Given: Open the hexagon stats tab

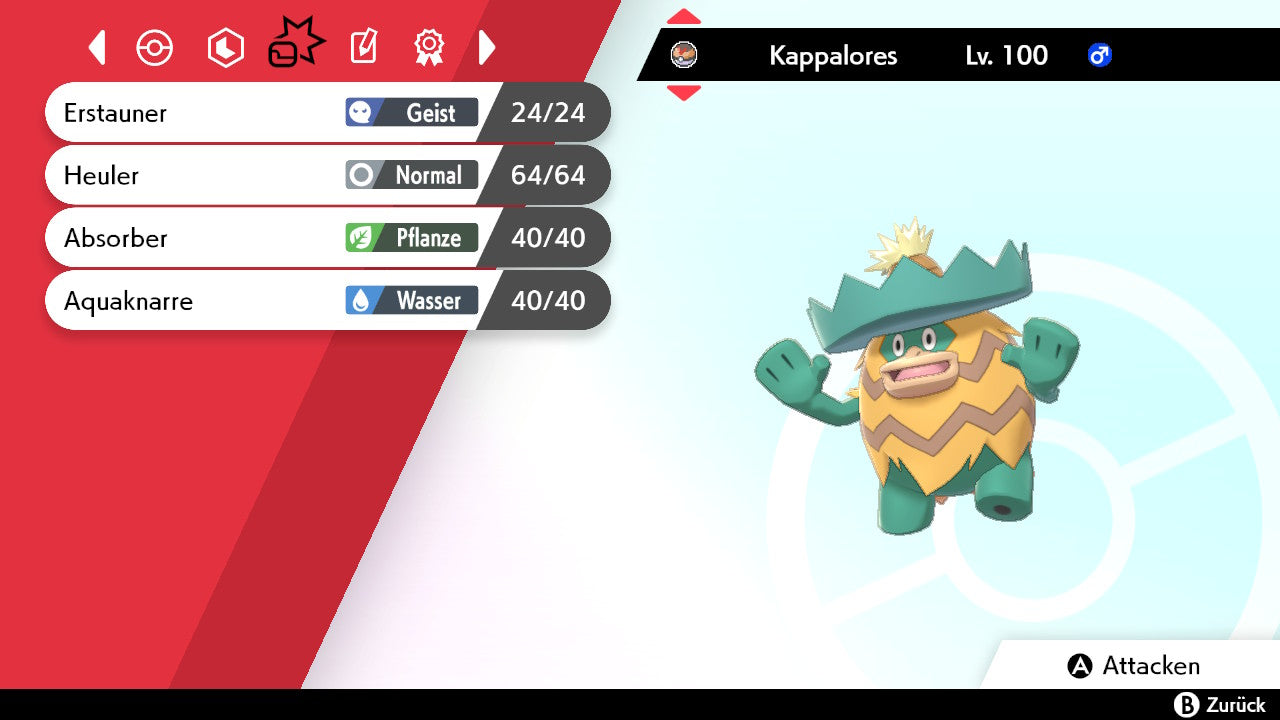Looking at the screenshot, I should click(x=225, y=47).
